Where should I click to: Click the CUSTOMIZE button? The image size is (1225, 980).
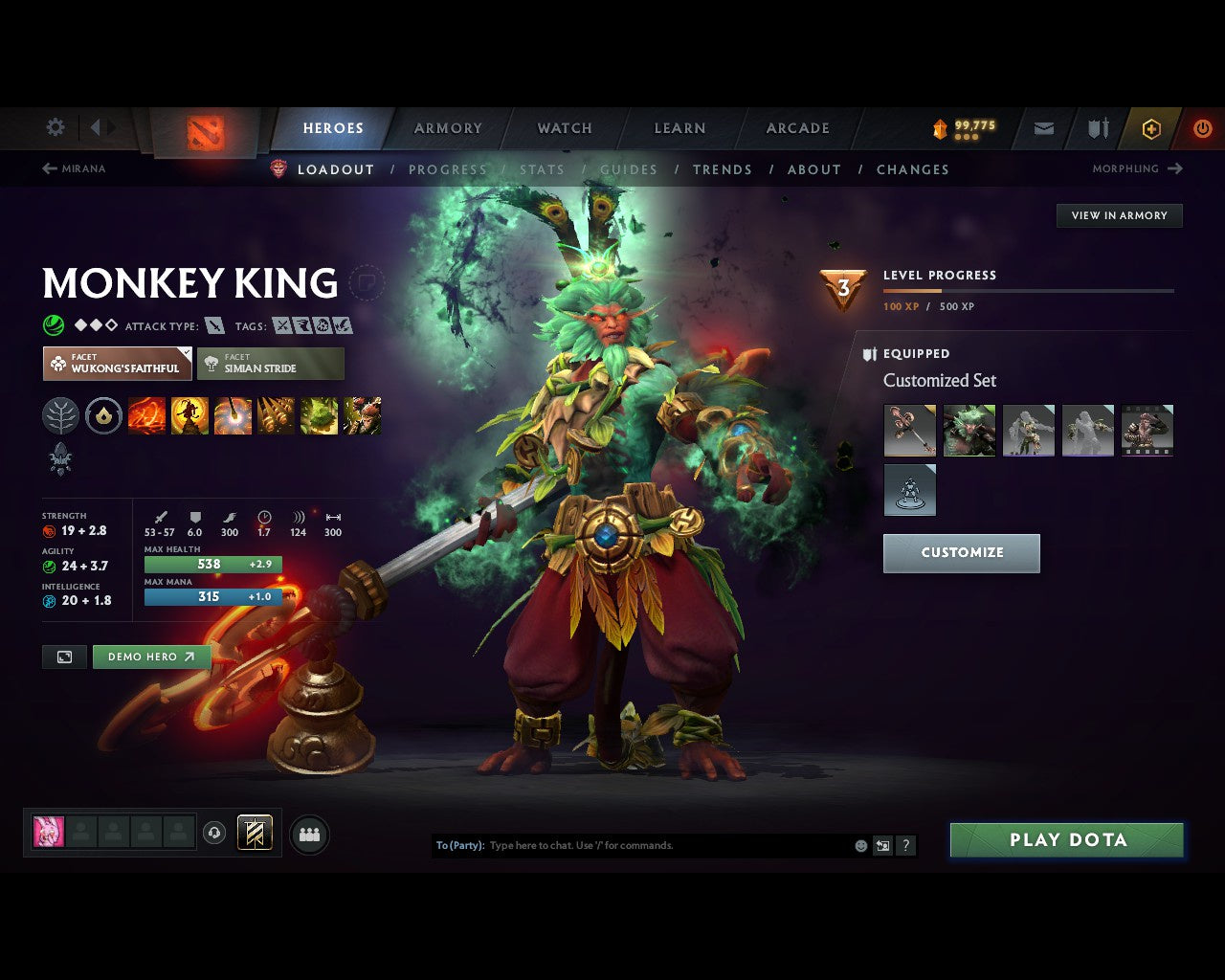click(x=961, y=552)
